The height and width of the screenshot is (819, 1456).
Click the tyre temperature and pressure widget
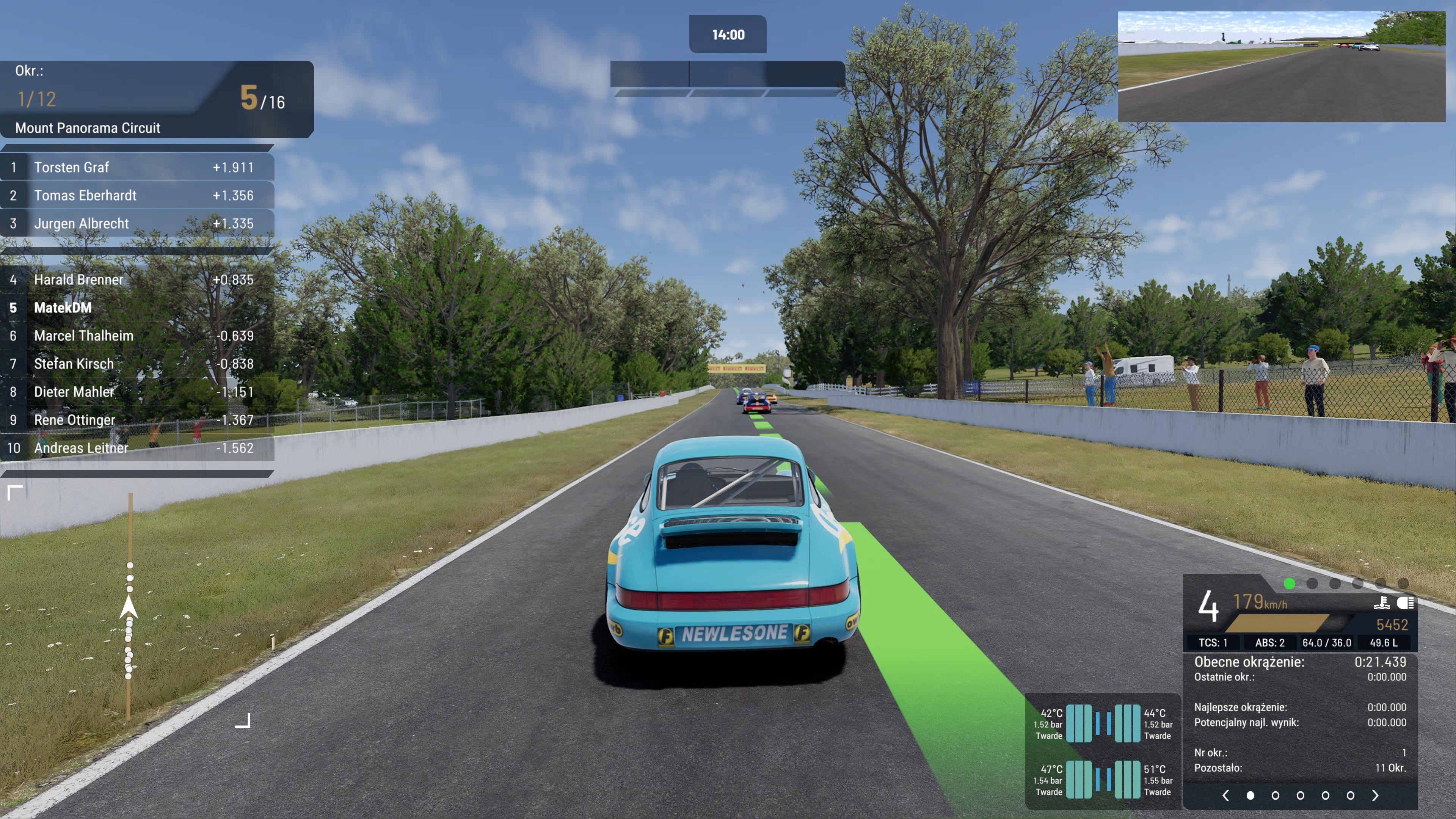(1103, 752)
